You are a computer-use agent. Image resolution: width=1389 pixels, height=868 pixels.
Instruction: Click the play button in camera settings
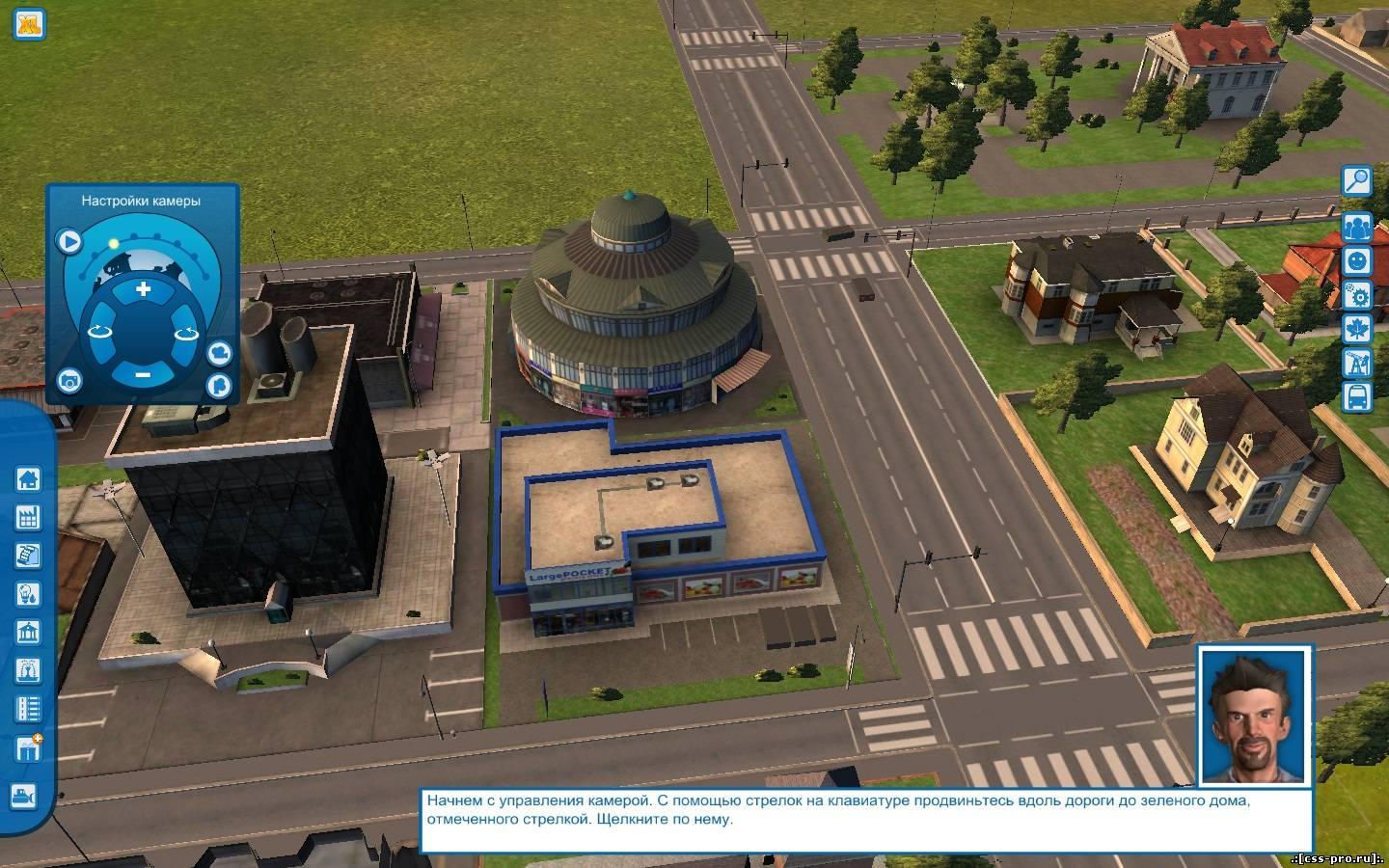[x=68, y=240]
